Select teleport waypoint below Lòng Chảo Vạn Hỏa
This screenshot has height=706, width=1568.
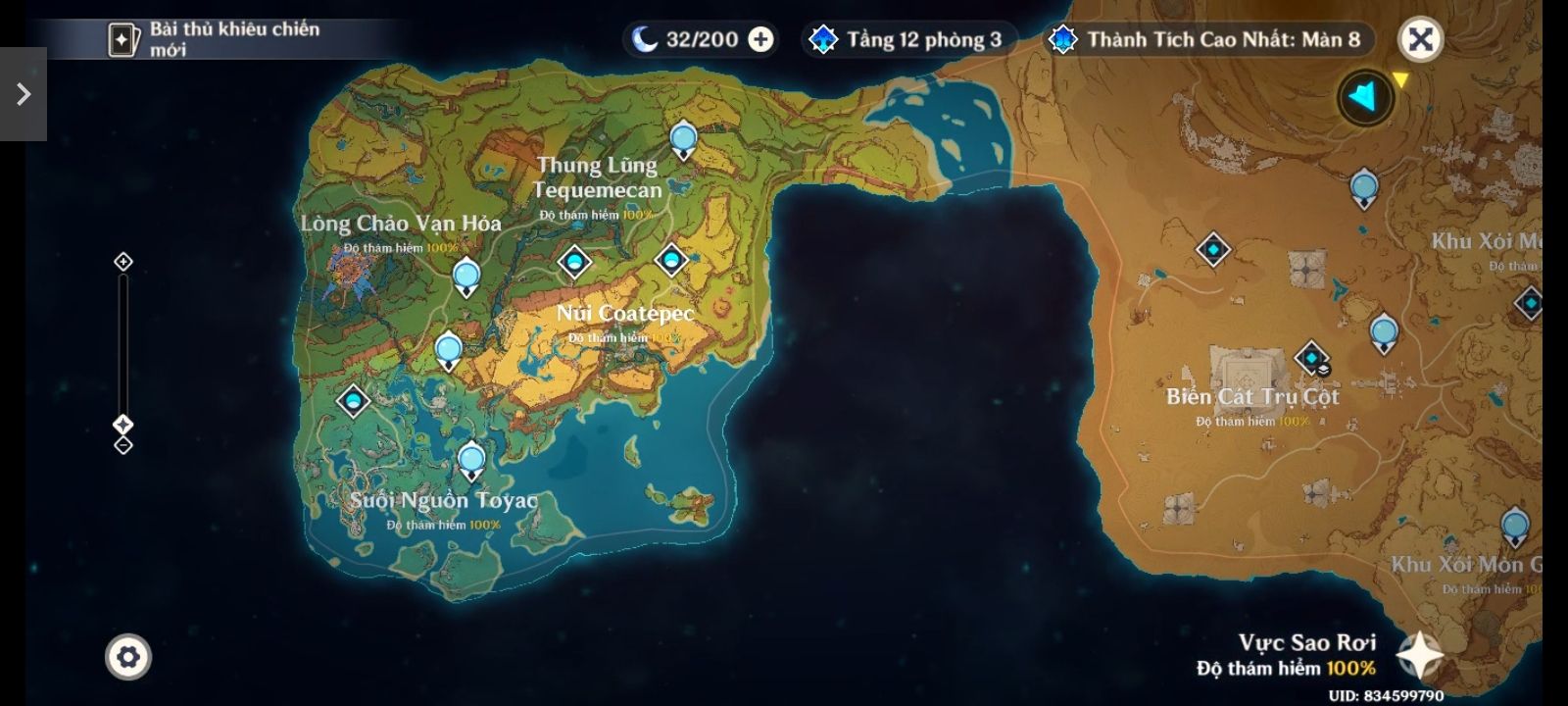tap(466, 277)
